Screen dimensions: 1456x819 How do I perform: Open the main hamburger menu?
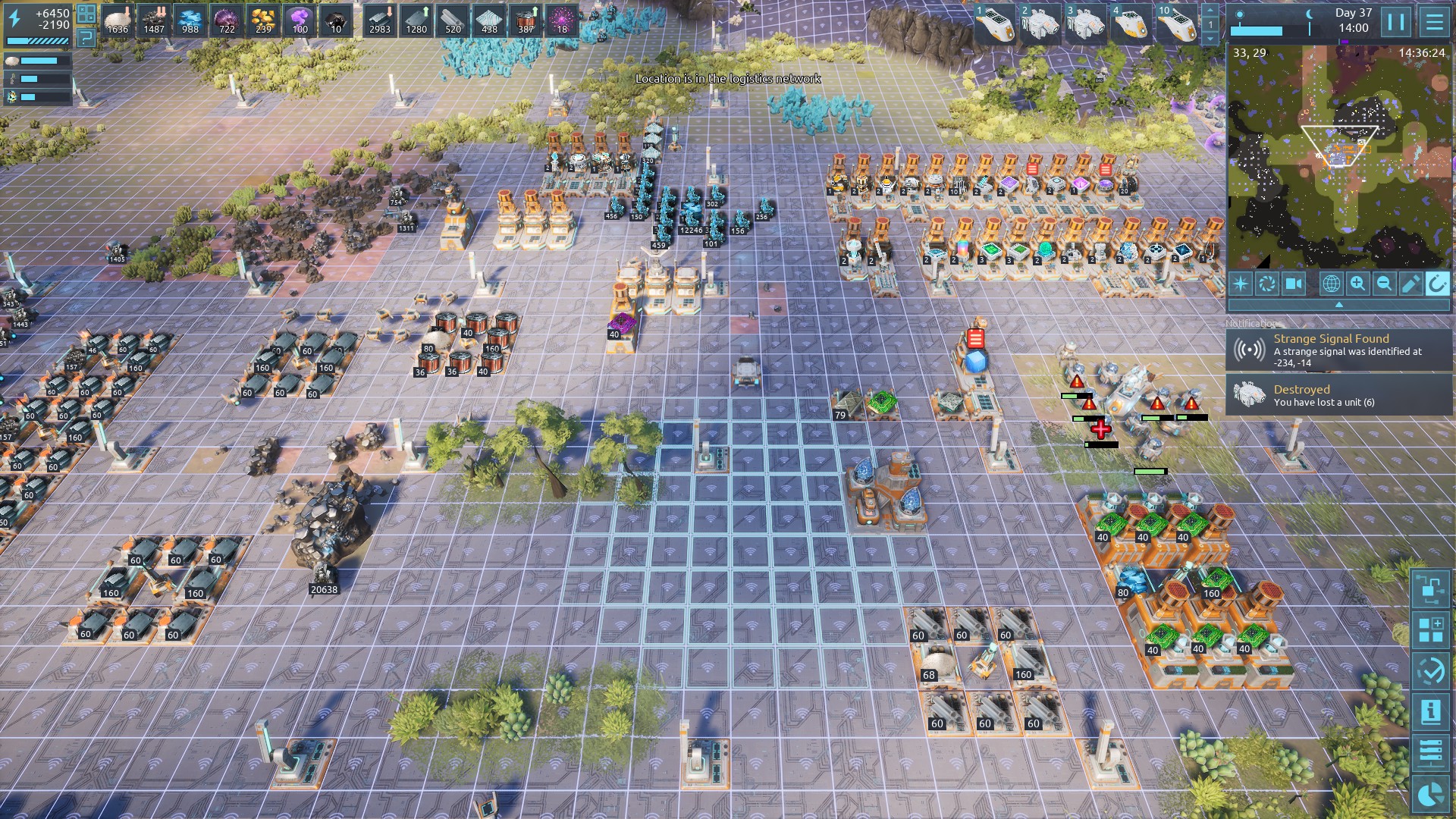pyautogui.click(x=1434, y=21)
